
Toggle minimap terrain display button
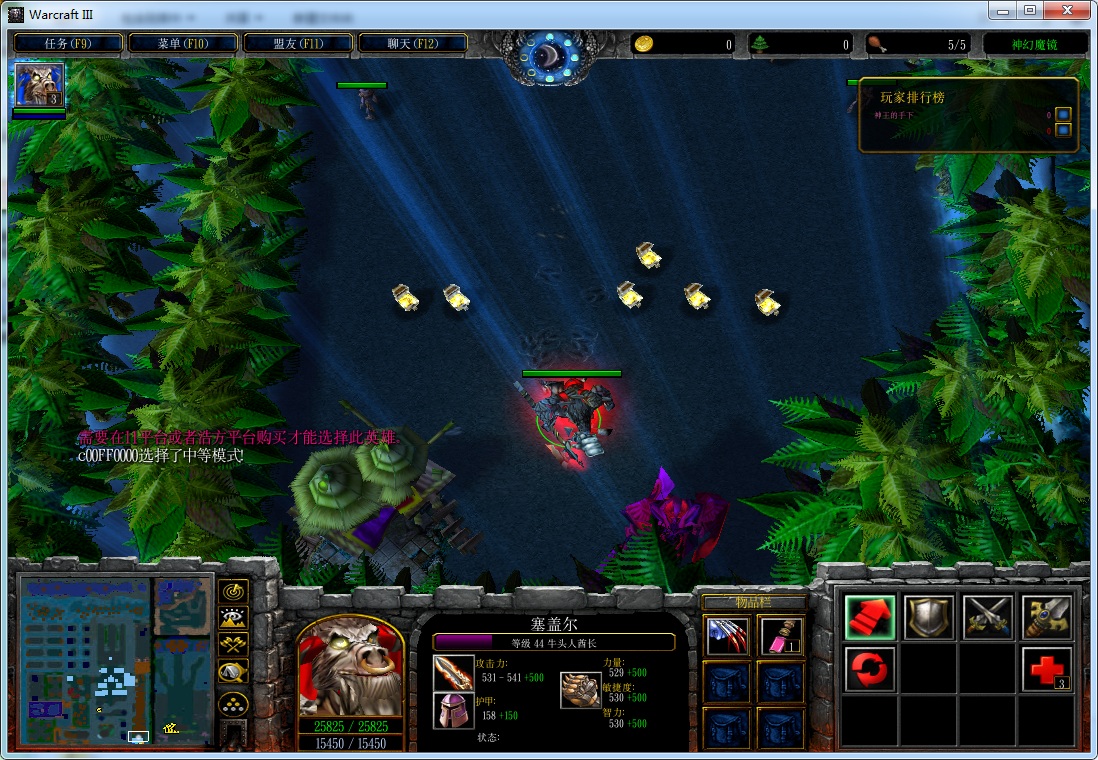233,619
